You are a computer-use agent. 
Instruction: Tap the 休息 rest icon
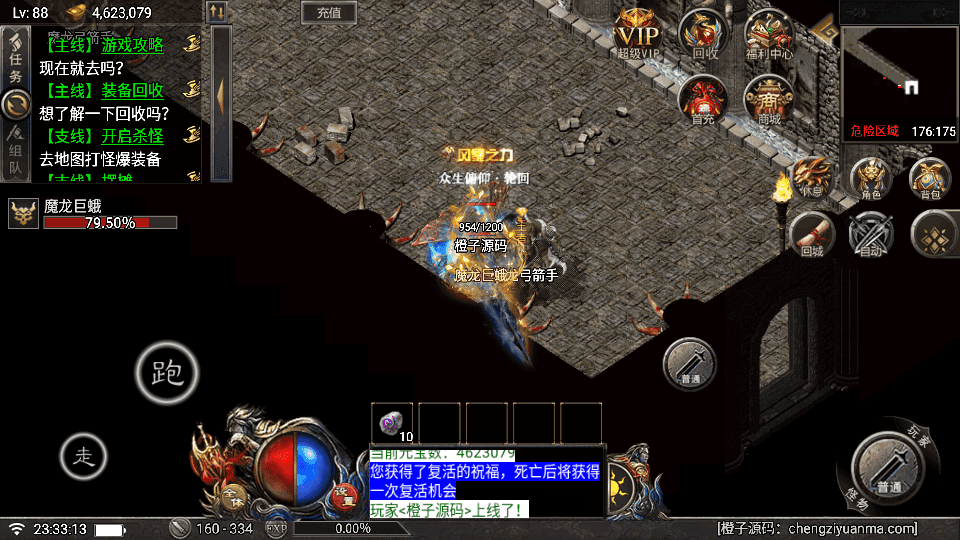coord(811,177)
